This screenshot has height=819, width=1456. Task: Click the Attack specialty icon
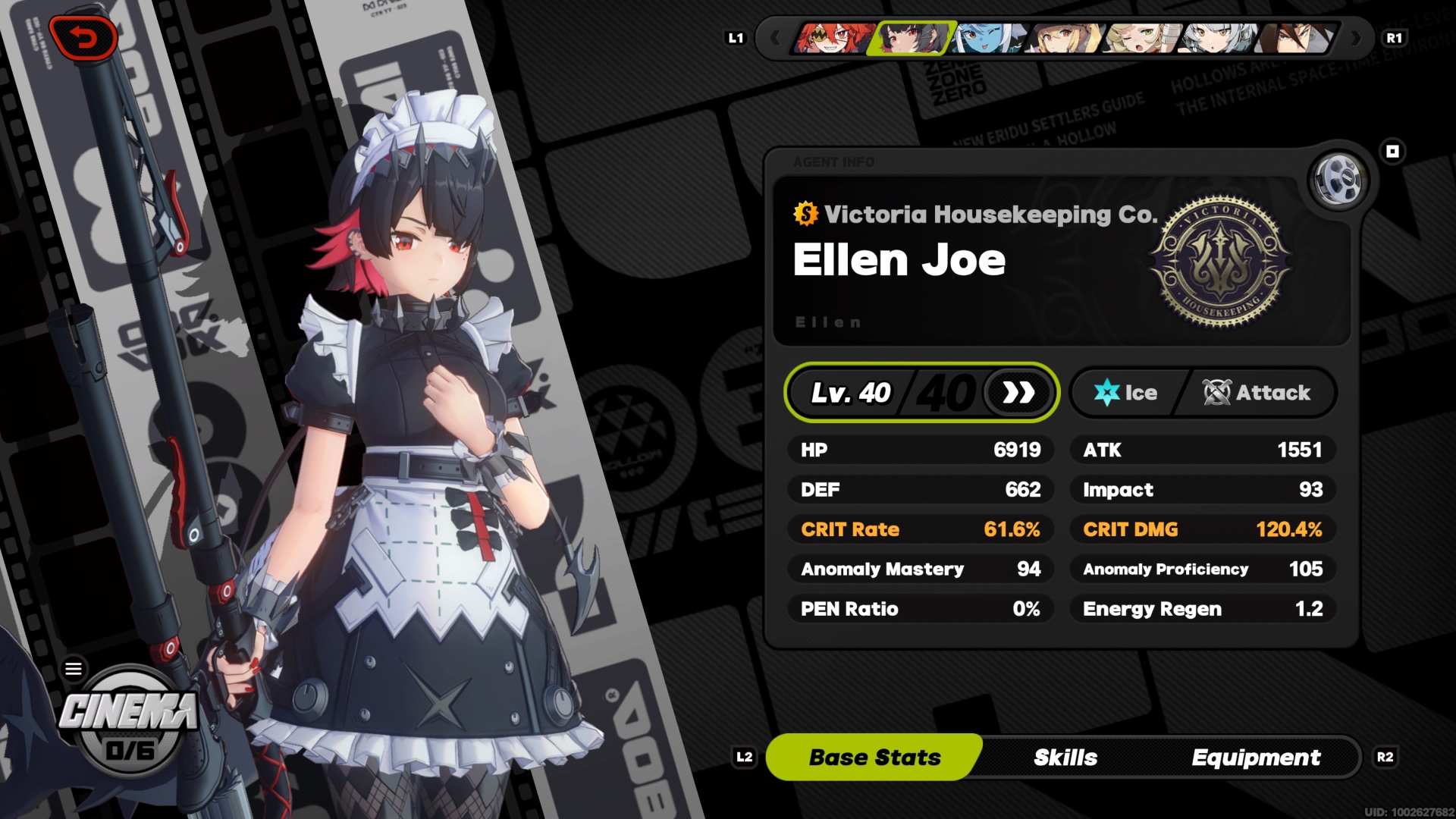tap(1217, 393)
